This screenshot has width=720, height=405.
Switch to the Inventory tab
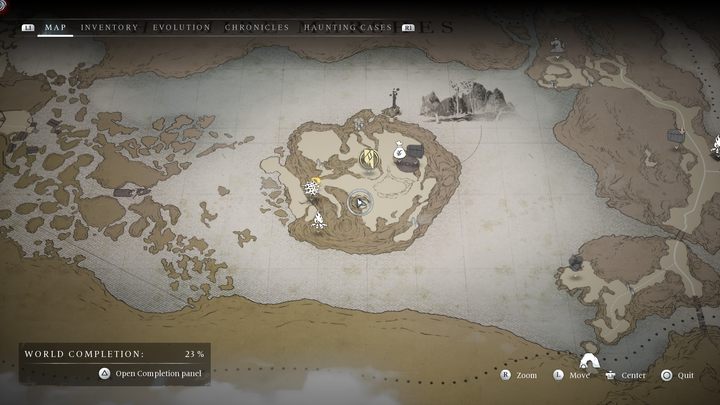109,27
